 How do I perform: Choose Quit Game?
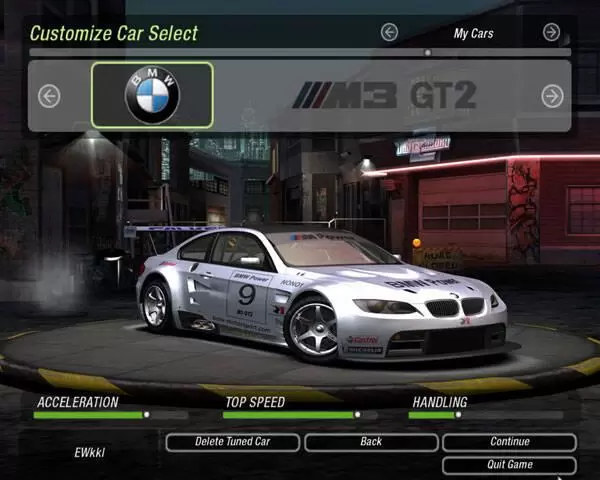click(509, 465)
